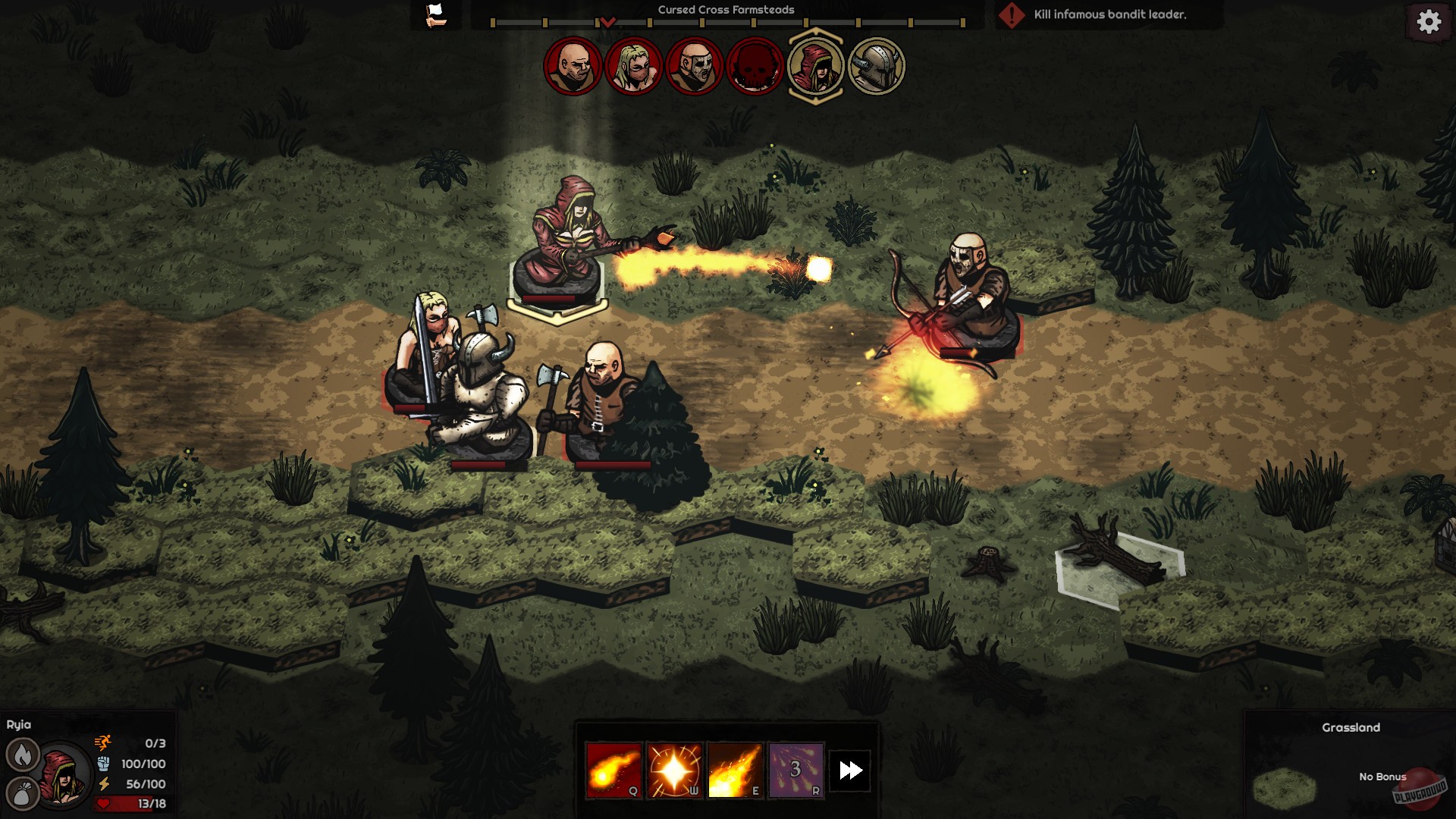Cast the Fireball ability bound to Q

[x=613, y=769]
